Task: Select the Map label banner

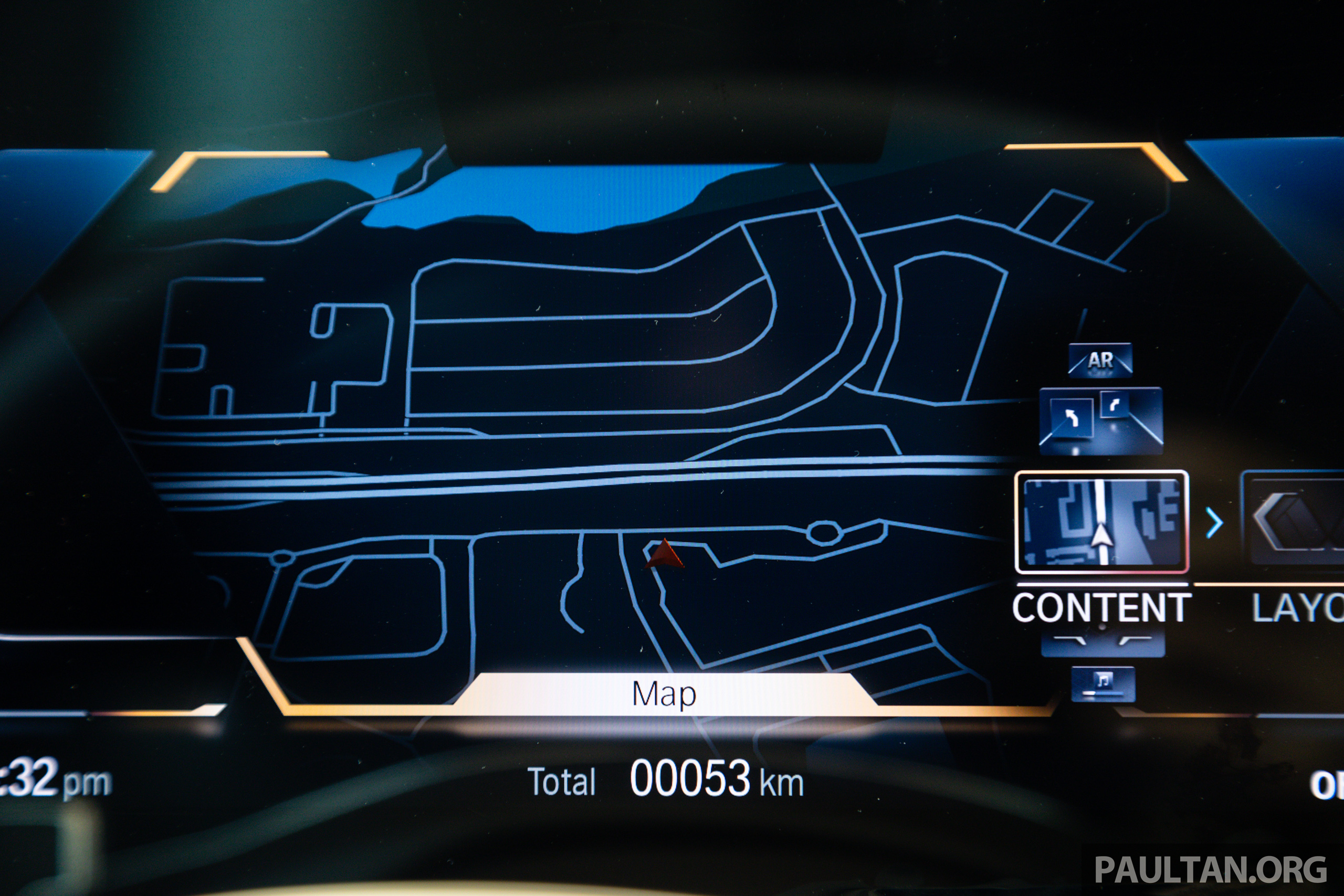Action: point(664,694)
